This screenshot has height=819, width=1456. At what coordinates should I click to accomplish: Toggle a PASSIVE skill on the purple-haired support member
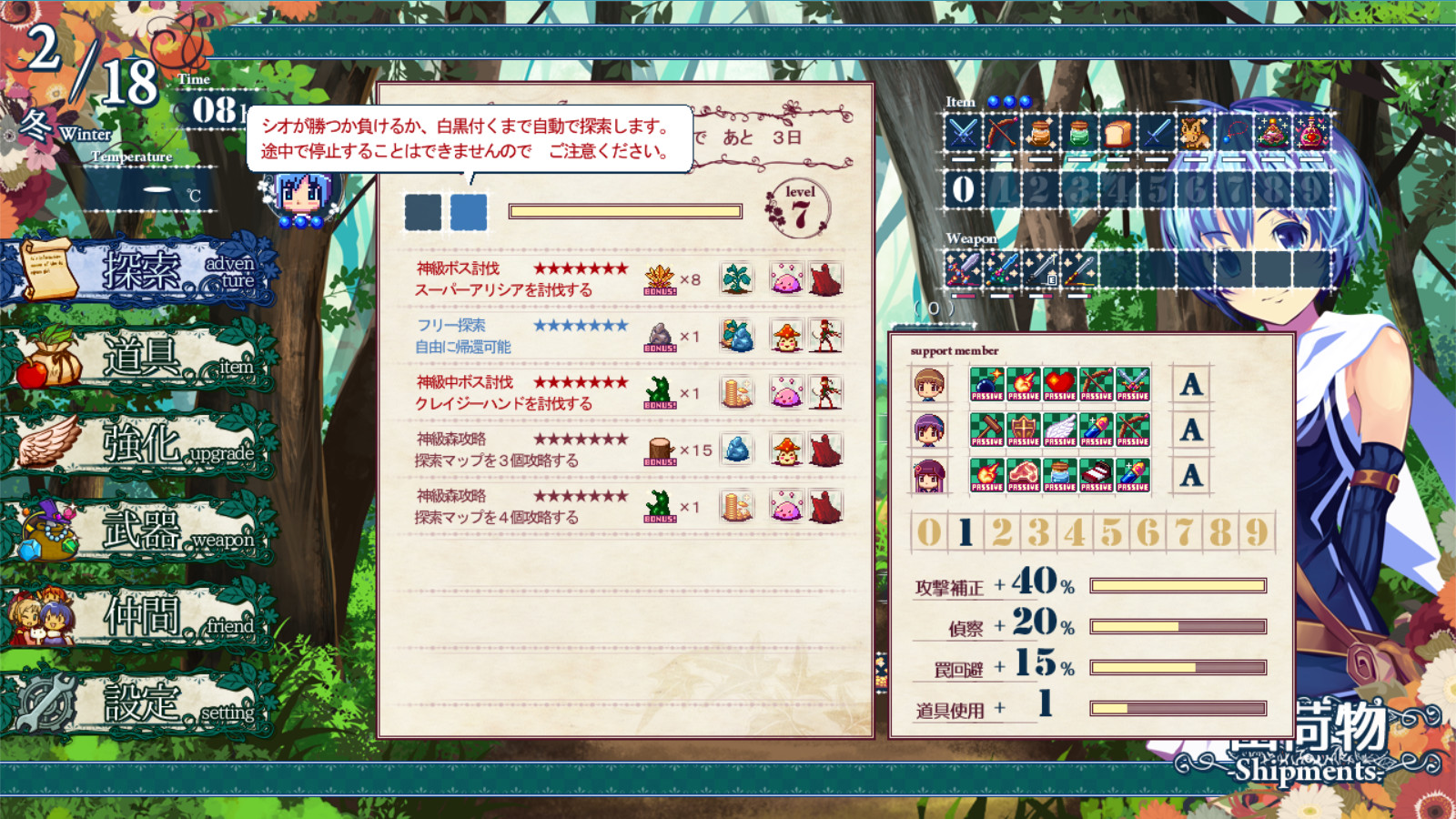click(987, 430)
